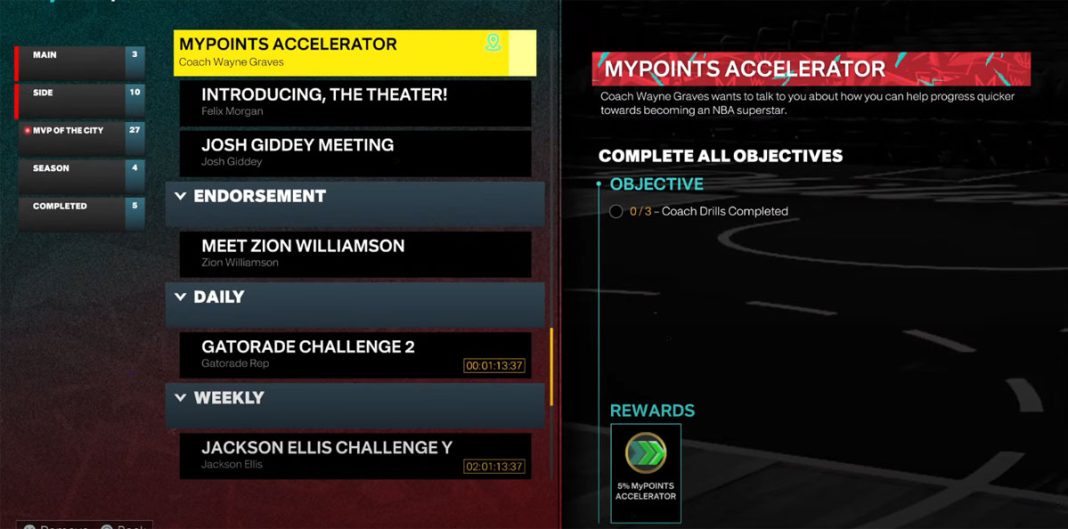Select the Jackson Ellis Challenge Y quest
The image size is (1068, 529).
[x=355, y=455]
